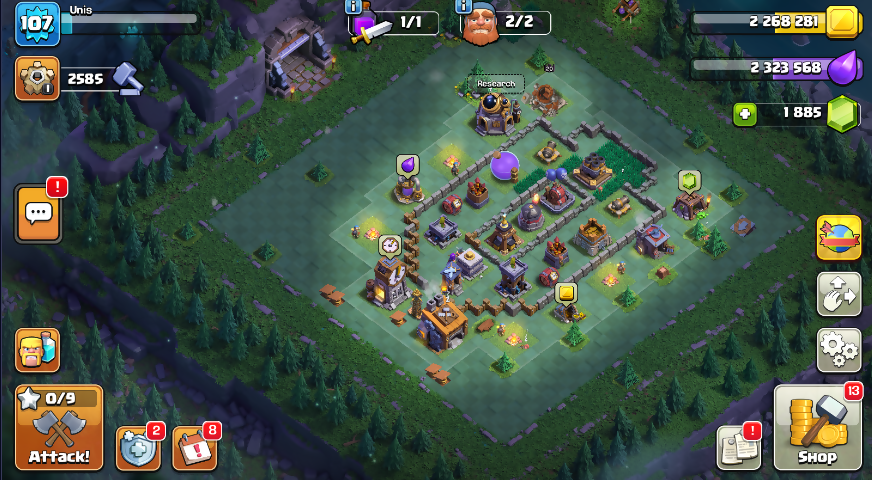Viewport: 872px width, 480px height.
Task: Add gems with the green plus button
Action: tap(744, 113)
